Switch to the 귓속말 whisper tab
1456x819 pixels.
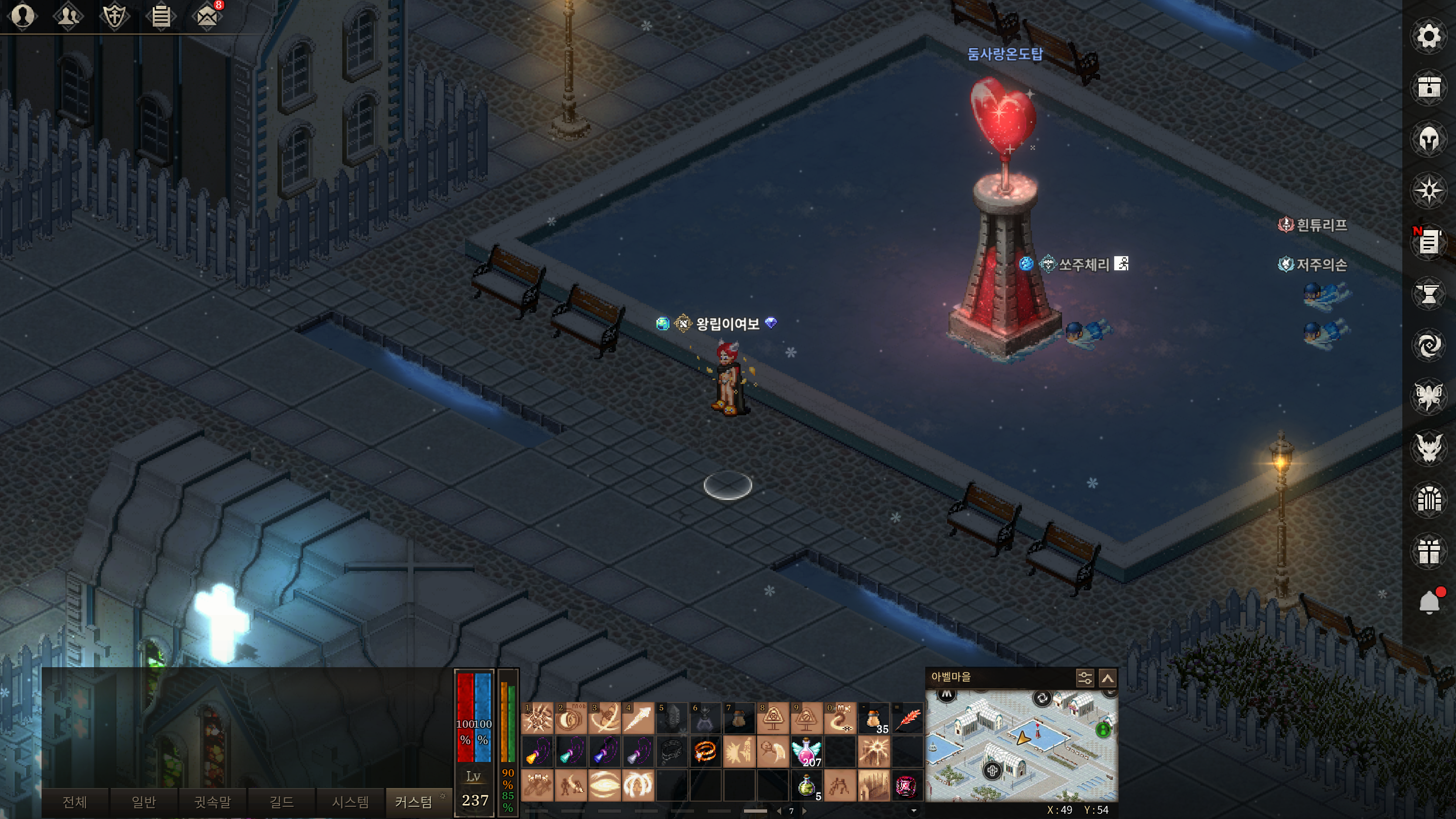[x=213, y=802]
